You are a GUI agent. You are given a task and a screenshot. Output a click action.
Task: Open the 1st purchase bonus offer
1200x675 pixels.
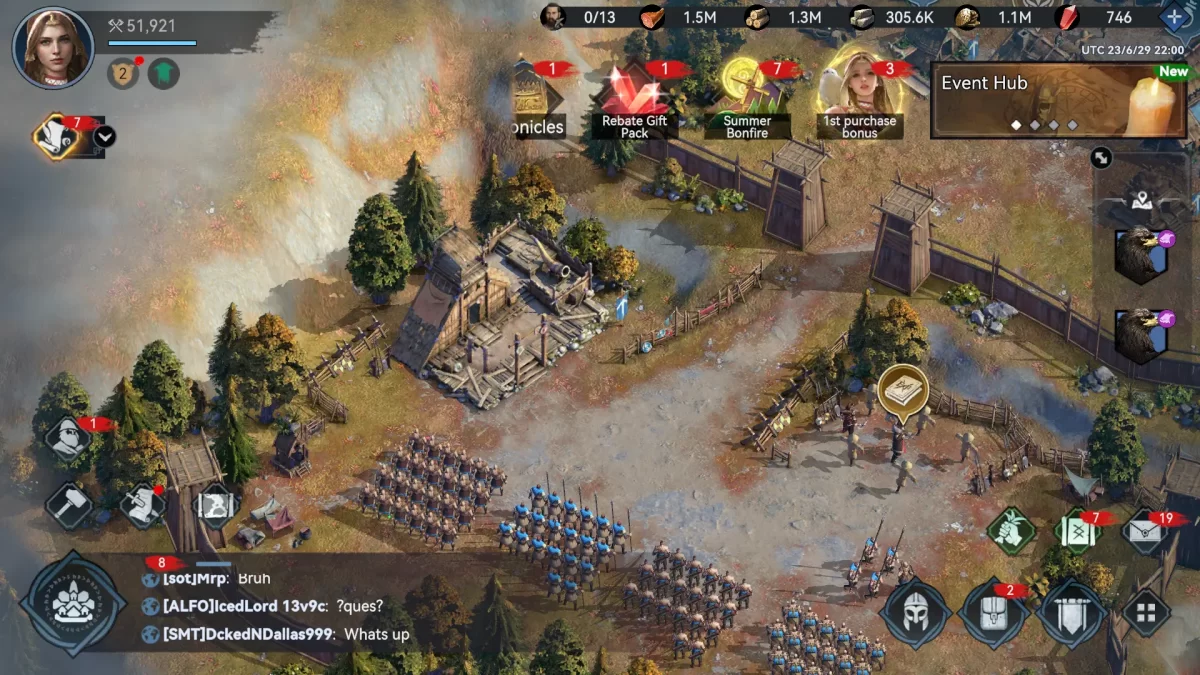pyautogui.click(x=859, y=98)
